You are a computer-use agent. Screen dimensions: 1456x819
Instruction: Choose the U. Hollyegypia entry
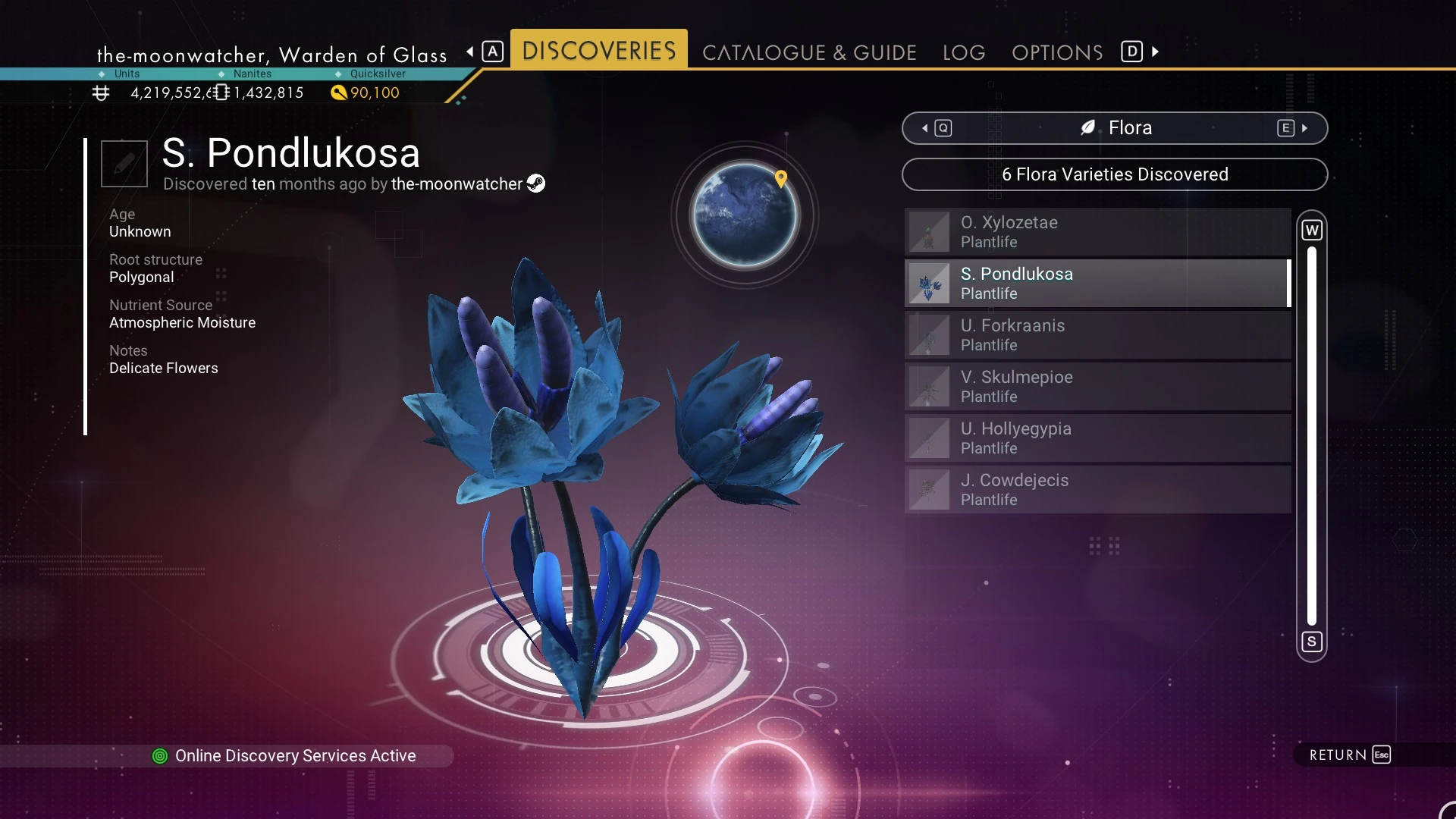[1097, 438]
